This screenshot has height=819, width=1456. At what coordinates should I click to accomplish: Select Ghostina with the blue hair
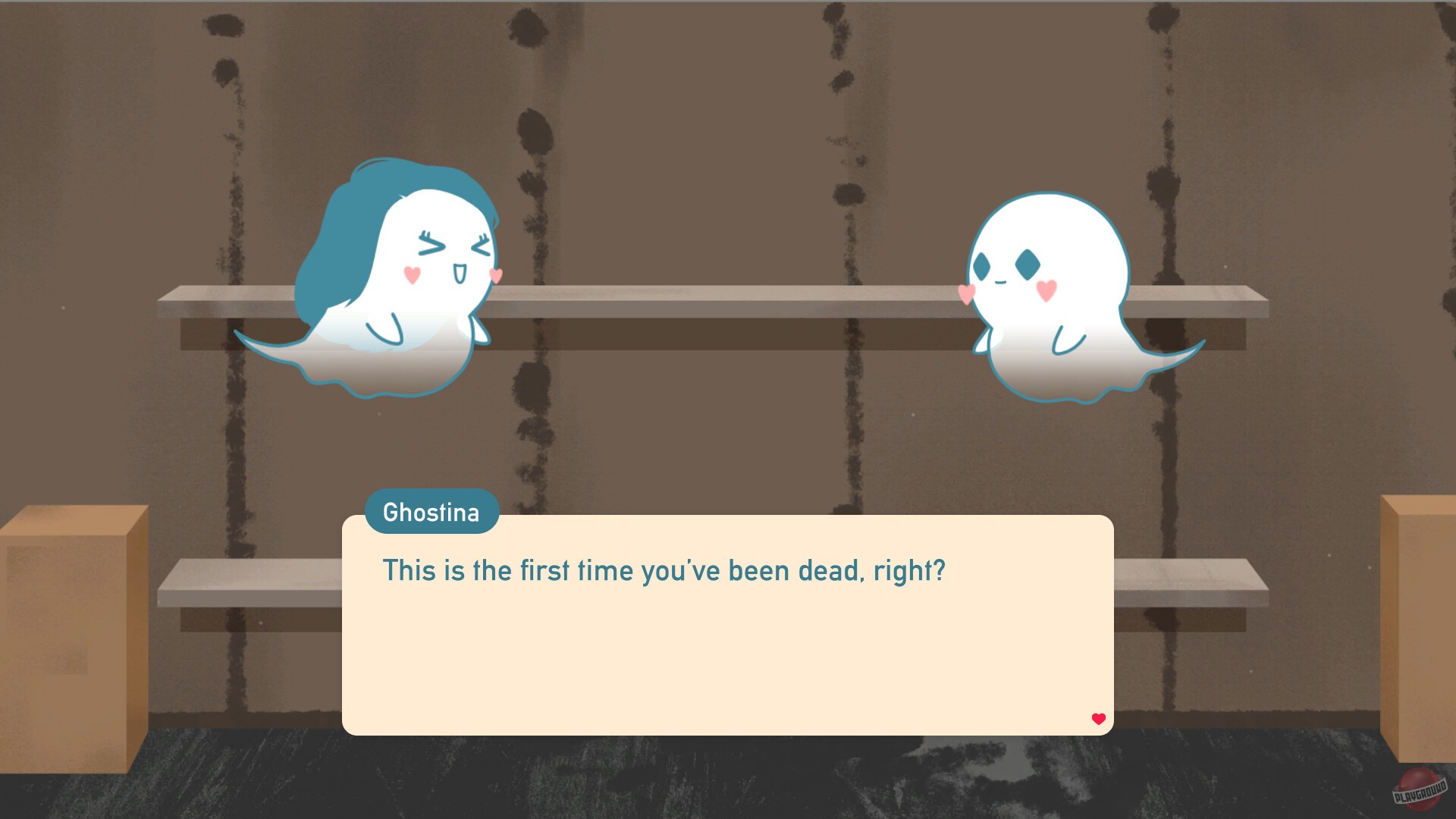394,281
